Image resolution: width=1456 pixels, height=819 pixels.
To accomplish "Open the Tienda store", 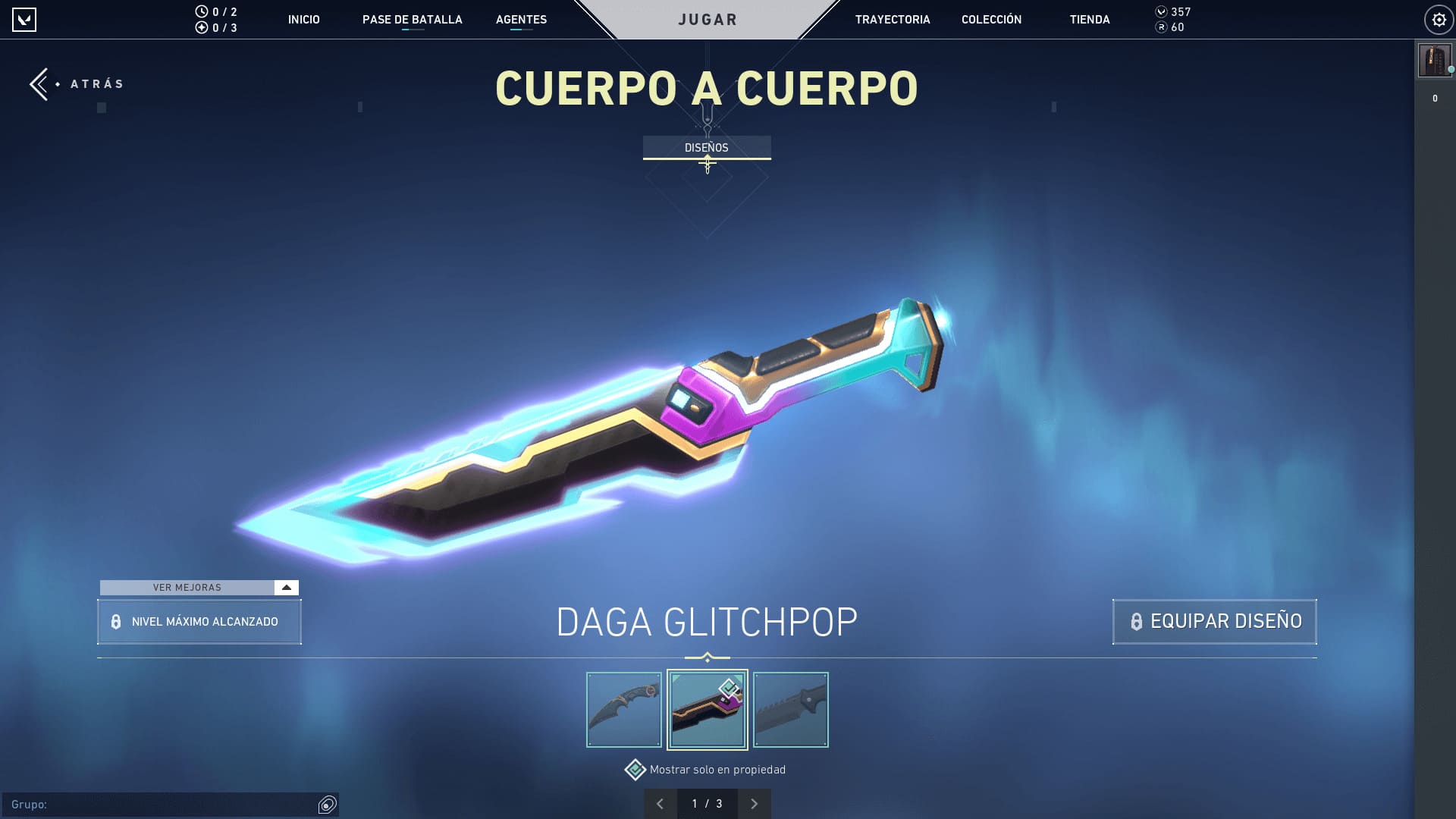I will click(x=1089, y=20).
